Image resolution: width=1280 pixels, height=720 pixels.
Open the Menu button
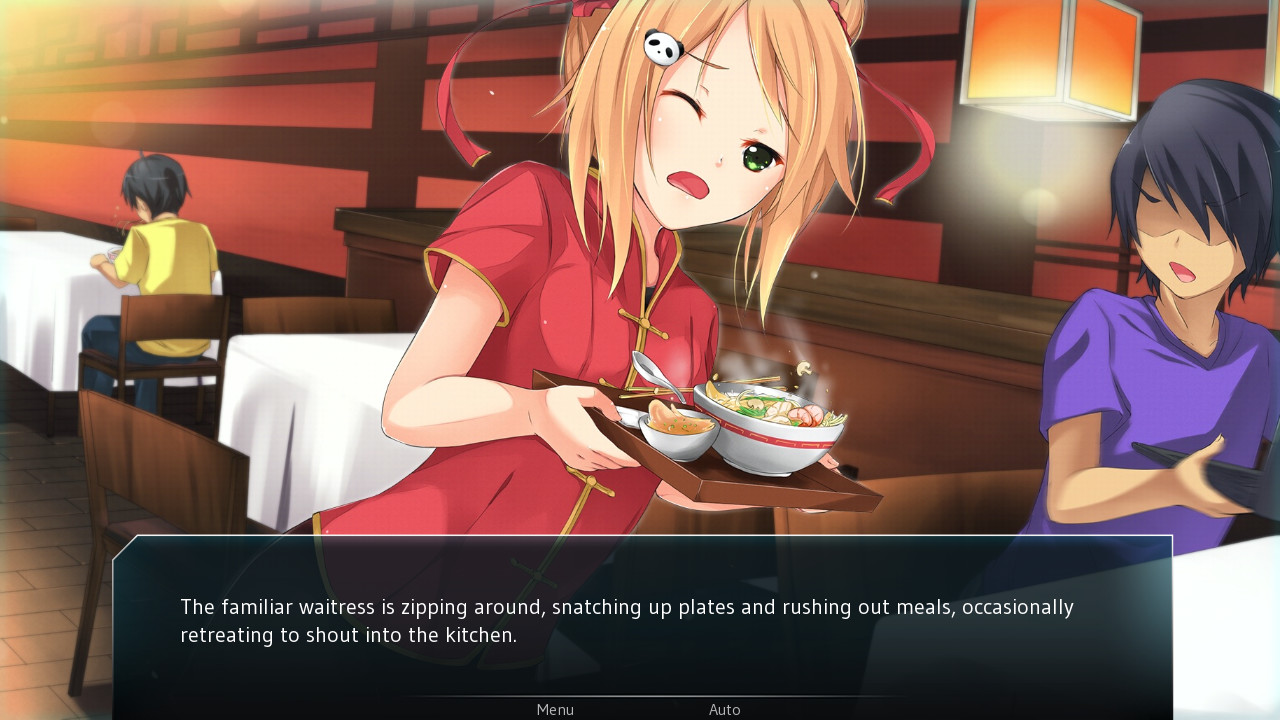coord(555,710)
